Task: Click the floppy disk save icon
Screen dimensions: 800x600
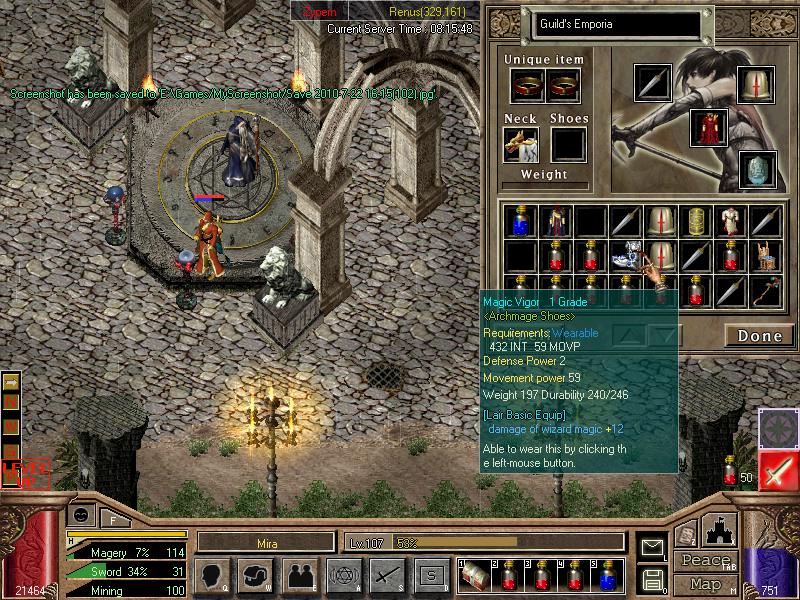Action: pos(652,578)
